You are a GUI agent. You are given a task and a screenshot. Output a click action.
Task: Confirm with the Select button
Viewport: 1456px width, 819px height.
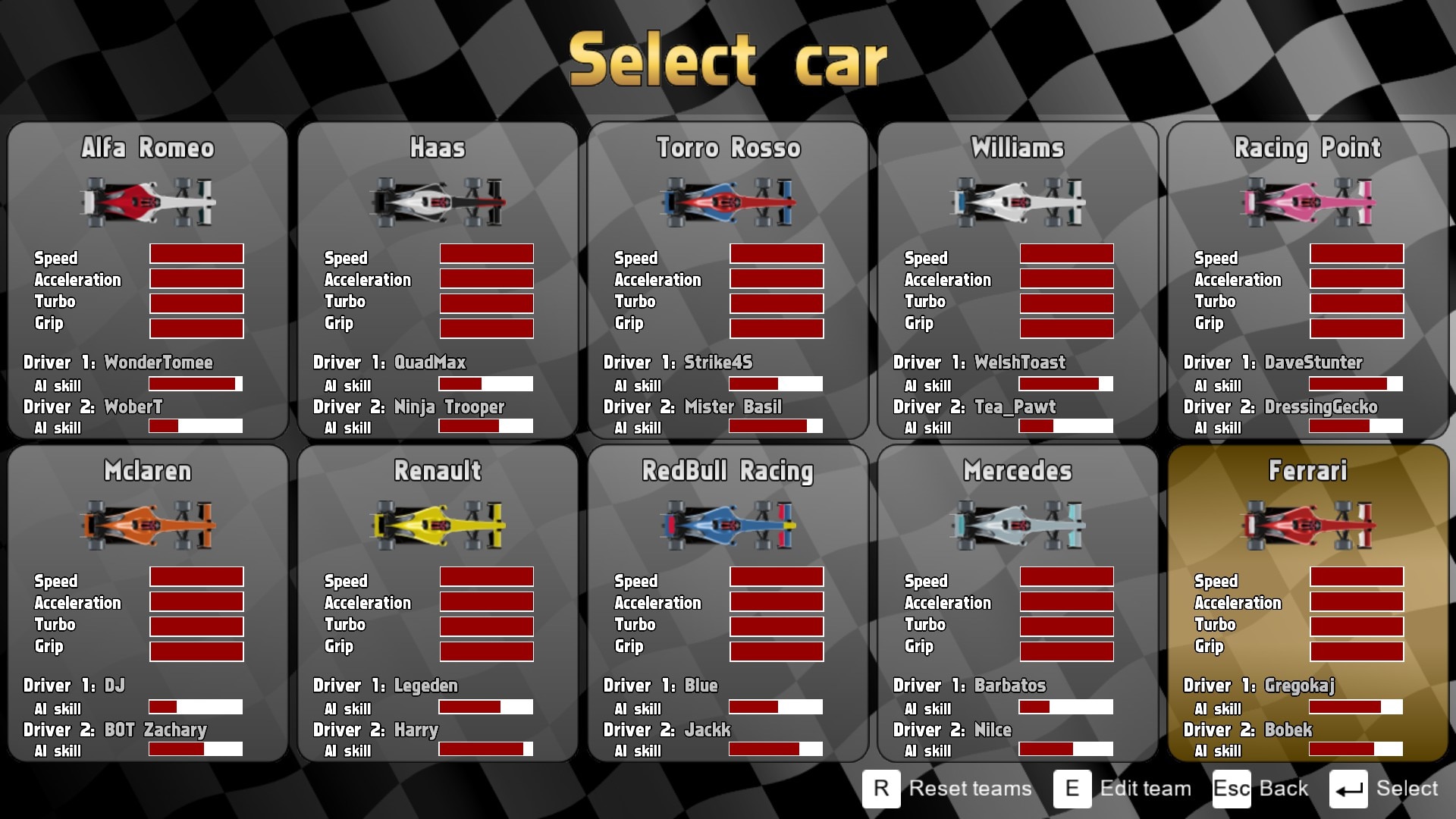click(x=1385, y=789)
